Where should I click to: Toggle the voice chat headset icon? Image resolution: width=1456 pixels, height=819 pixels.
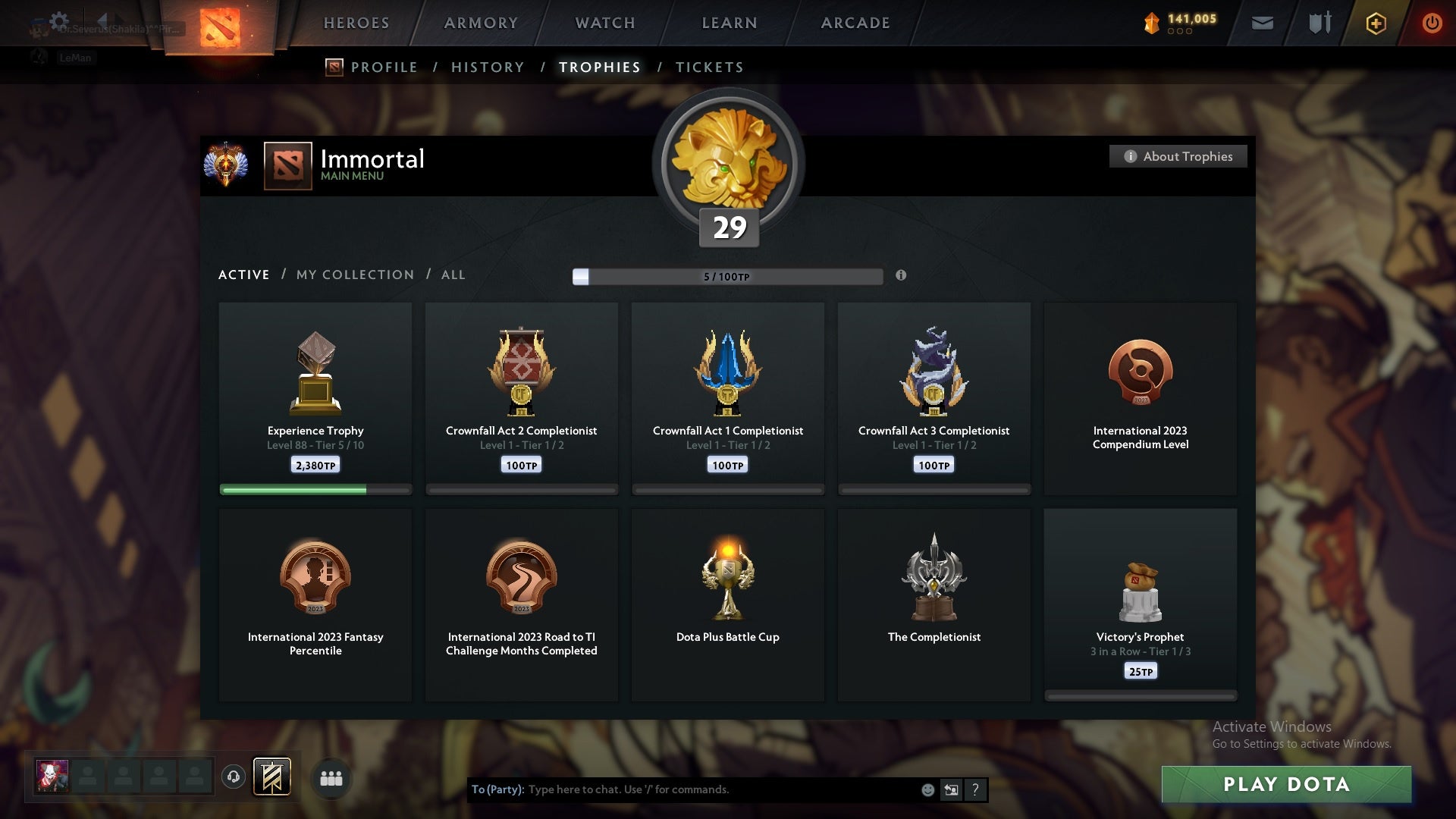tap(234, 777)
